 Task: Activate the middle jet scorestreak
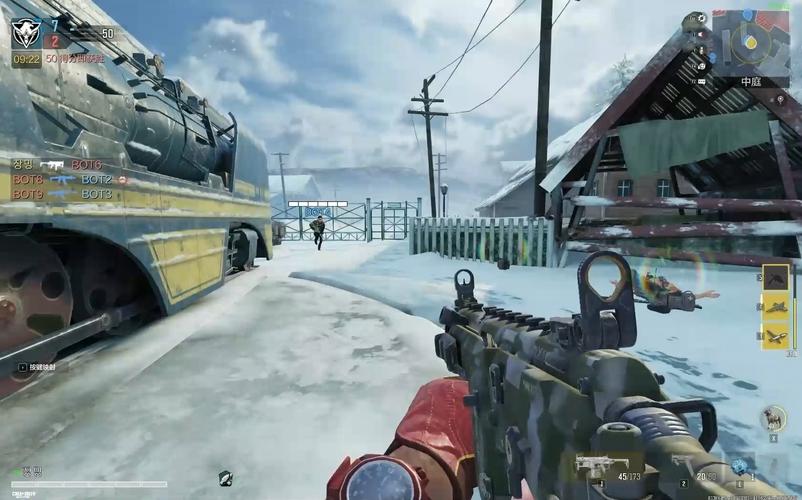[x=775, y=308]
